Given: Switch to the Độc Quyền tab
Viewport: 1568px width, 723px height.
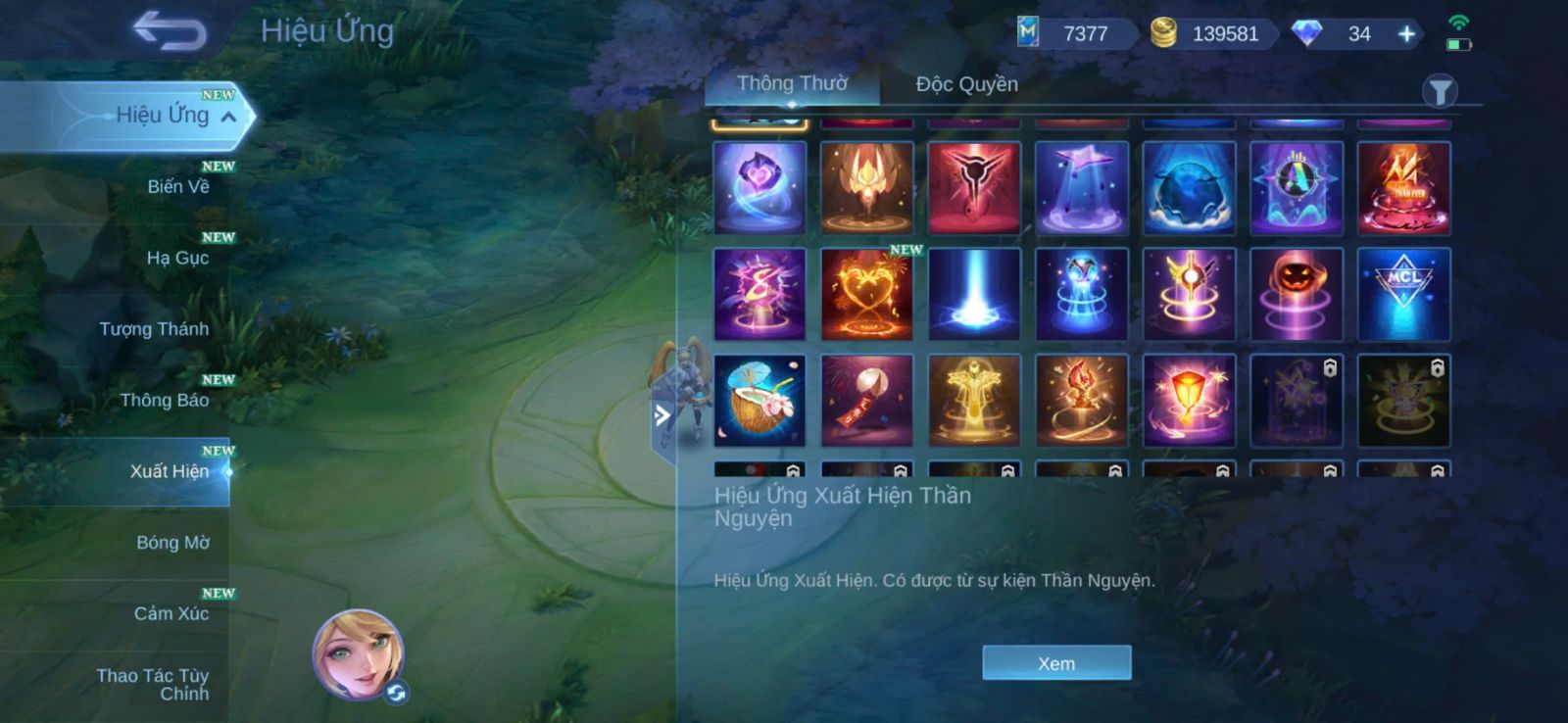Looking at the screenshot, I should coord(966,84).
